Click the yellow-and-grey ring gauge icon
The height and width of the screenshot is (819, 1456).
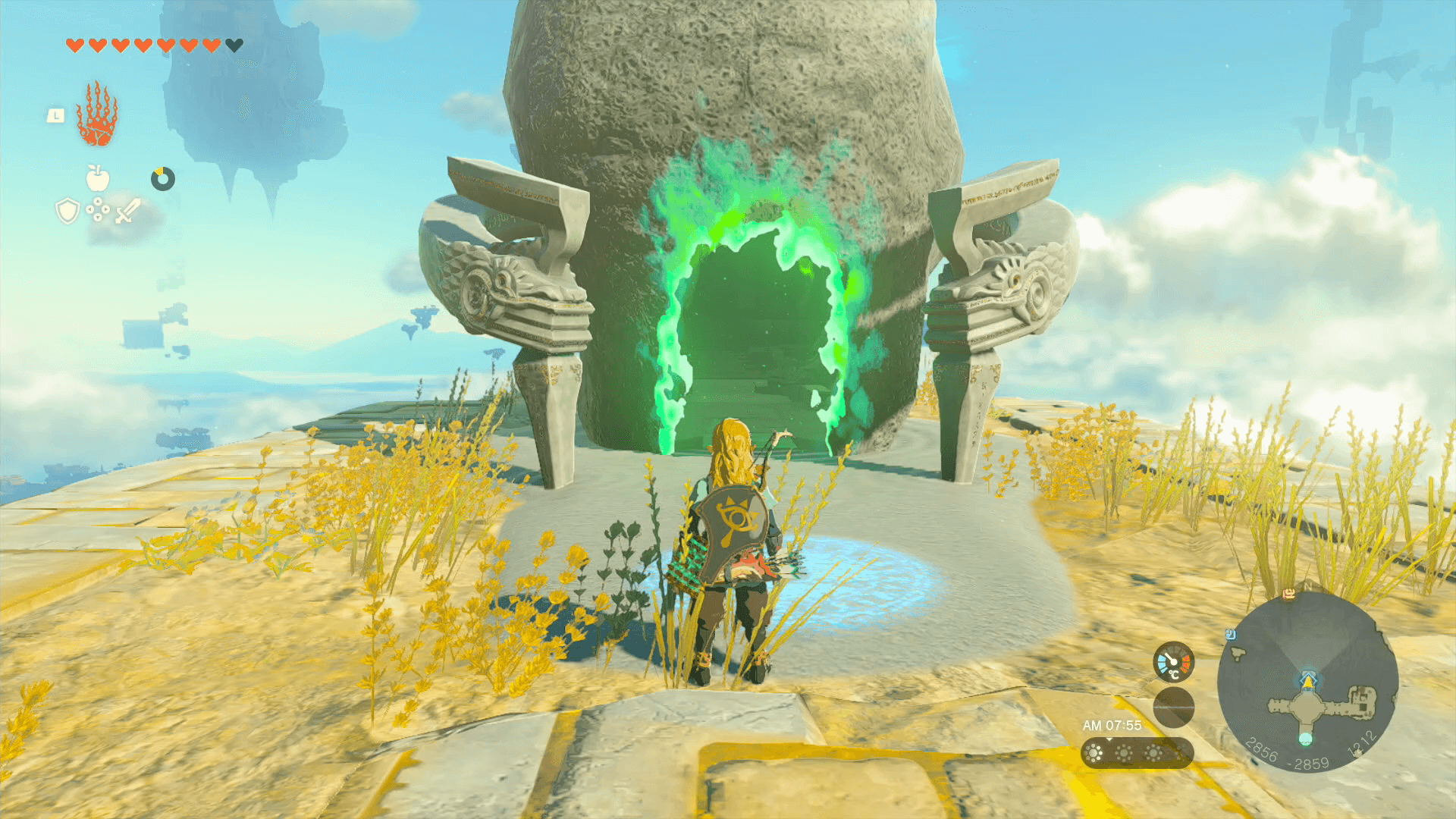(x=162, y=179)
